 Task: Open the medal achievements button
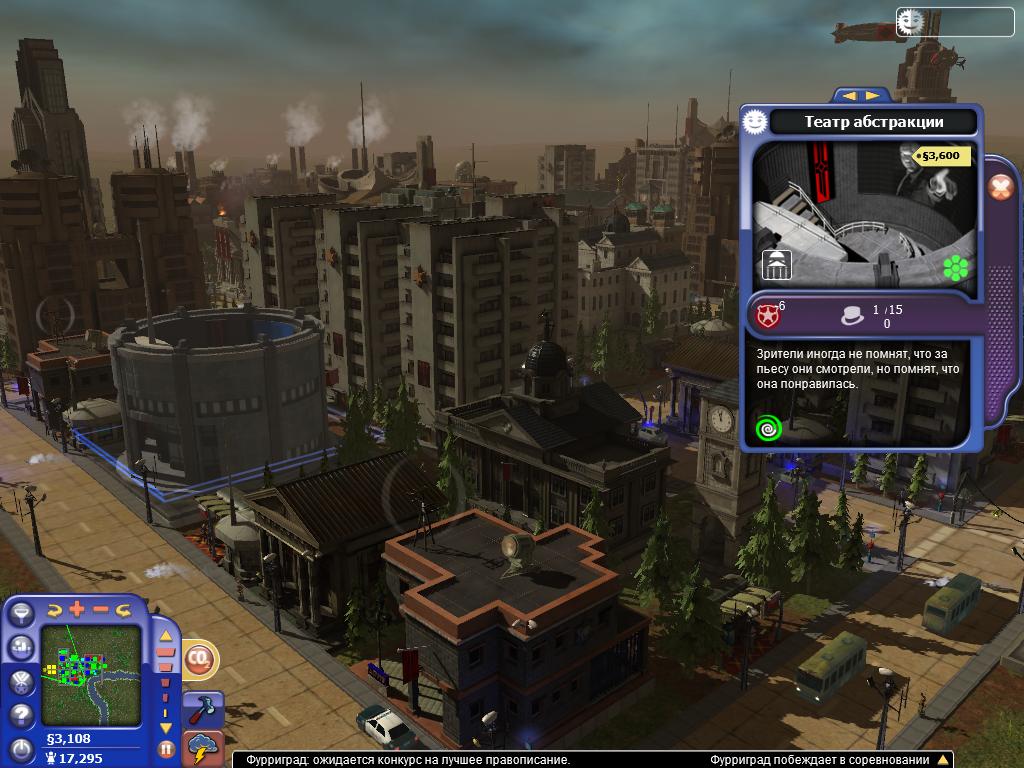(21, 682)
